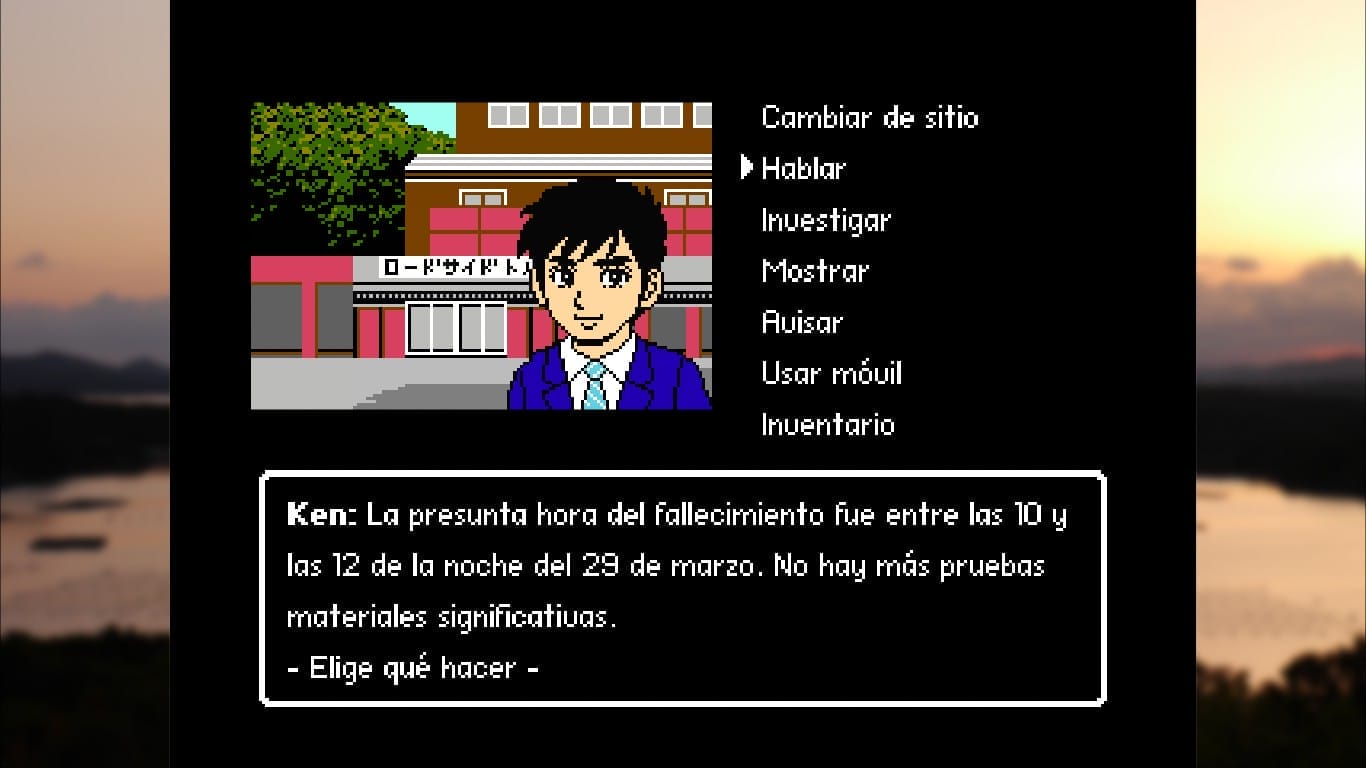Open the "Inventario" screen
The image size is (1366, 768).
(826, 424)
